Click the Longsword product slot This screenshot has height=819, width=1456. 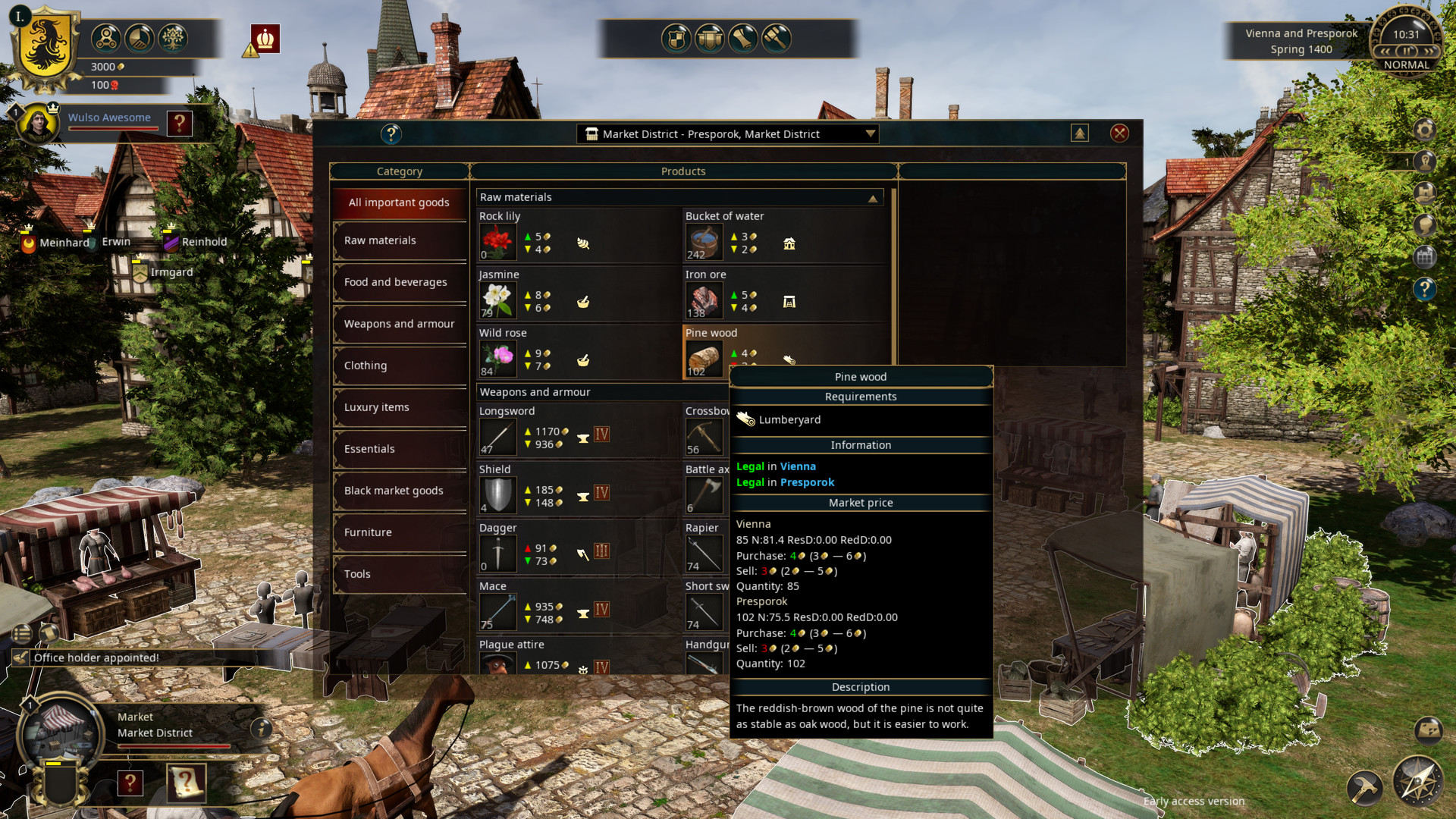(x=497, y=436)
